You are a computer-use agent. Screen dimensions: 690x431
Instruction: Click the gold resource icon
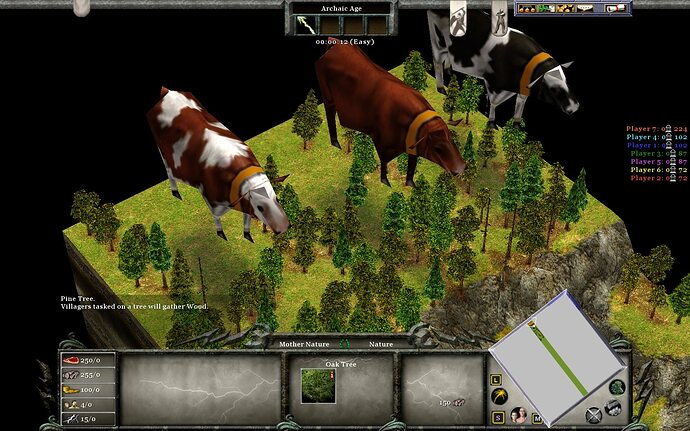(x=70, y=389)
